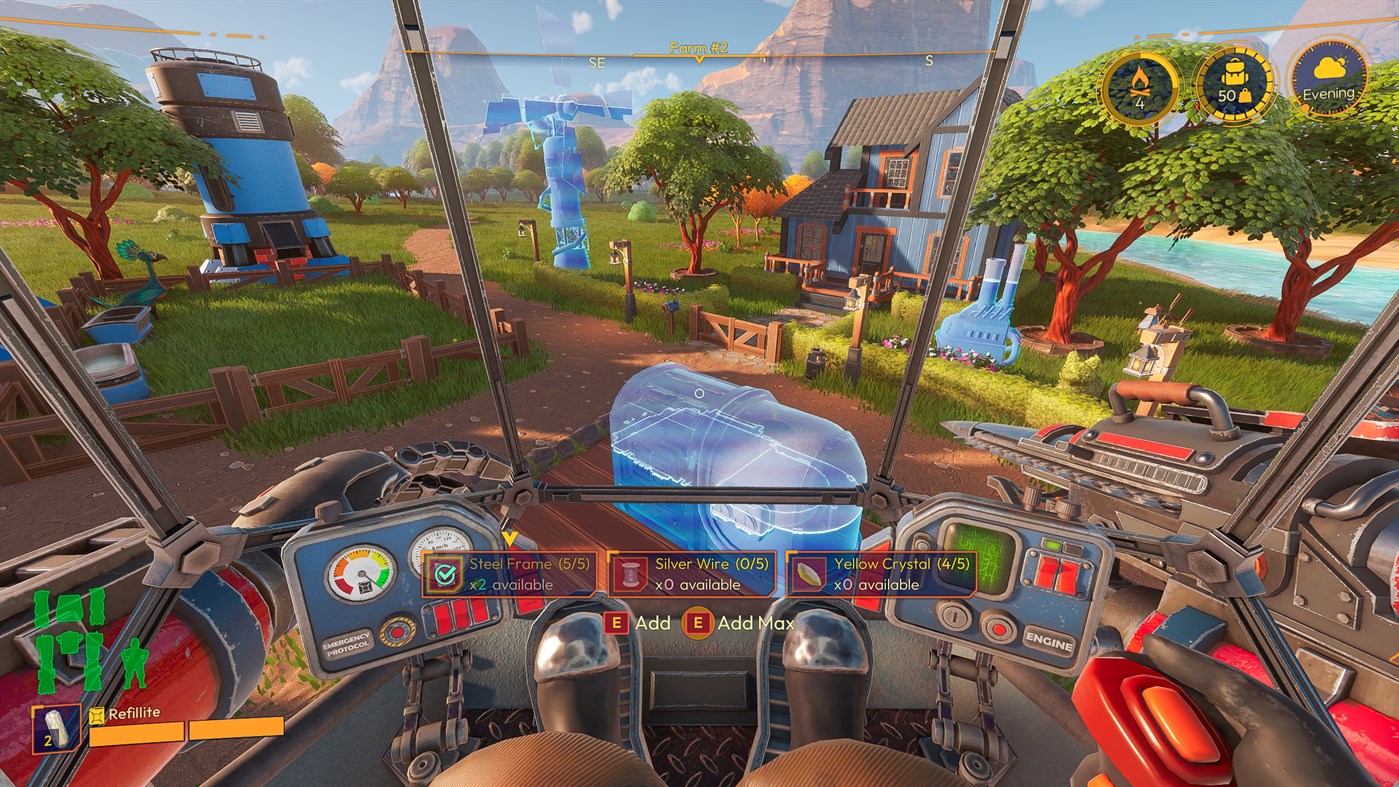Select the Refillite canister inventory slot icon
This screenshot has height=787, width=1399.
pyautogui.click(x=57, y=730)
